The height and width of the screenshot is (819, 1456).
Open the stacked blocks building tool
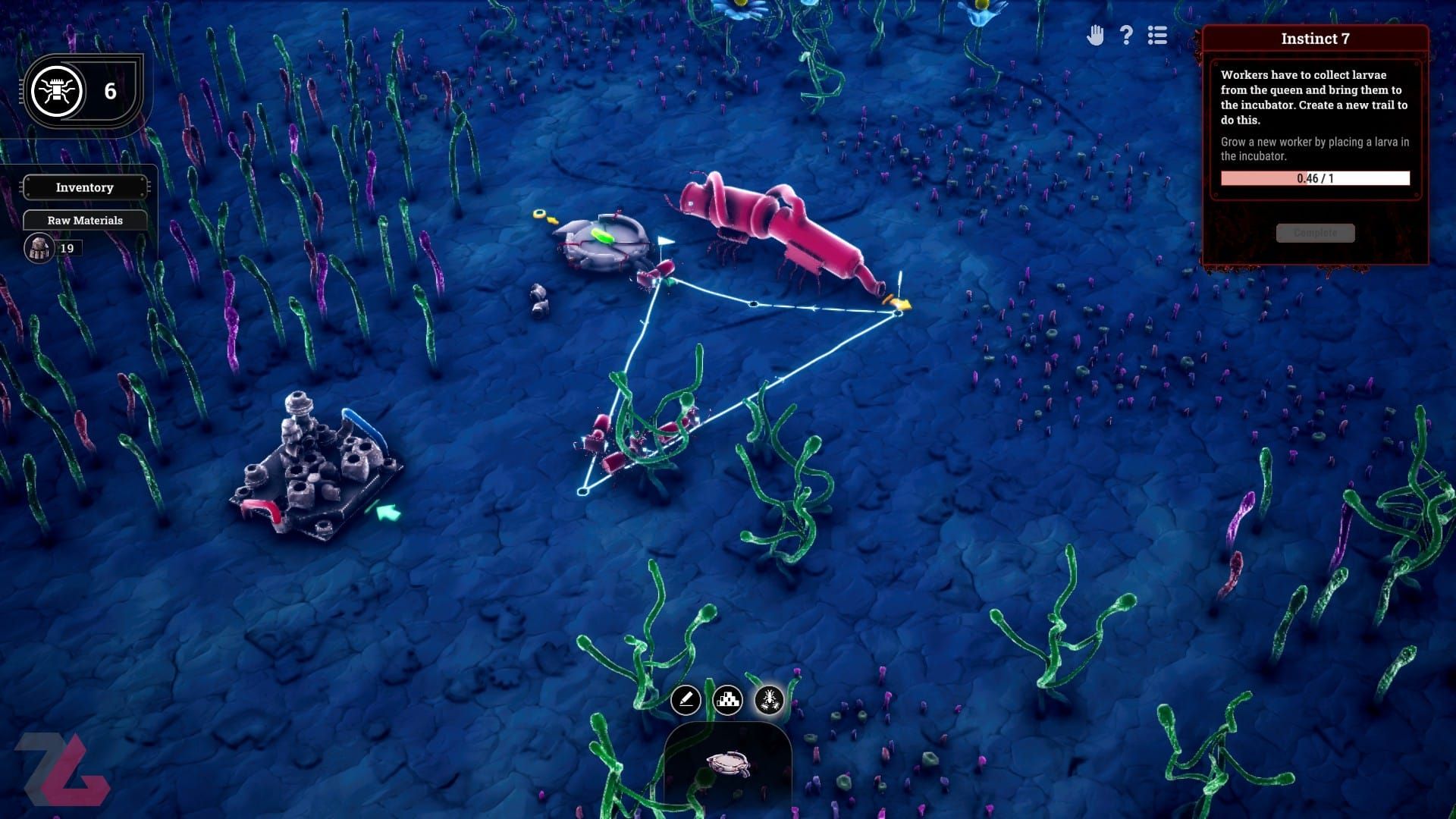(728, 700)
